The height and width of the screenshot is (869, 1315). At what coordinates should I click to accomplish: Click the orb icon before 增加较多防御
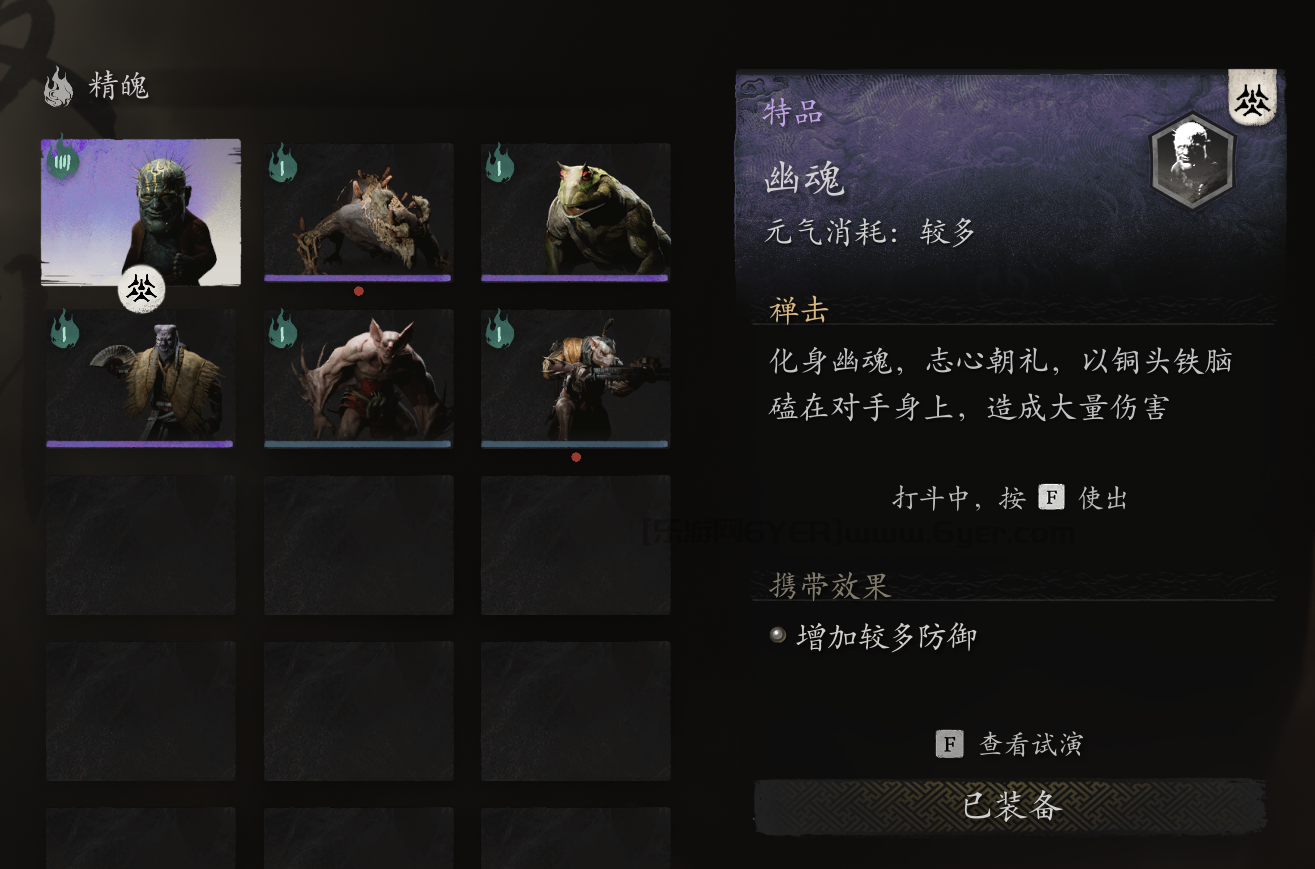click(x=778, y=633)
